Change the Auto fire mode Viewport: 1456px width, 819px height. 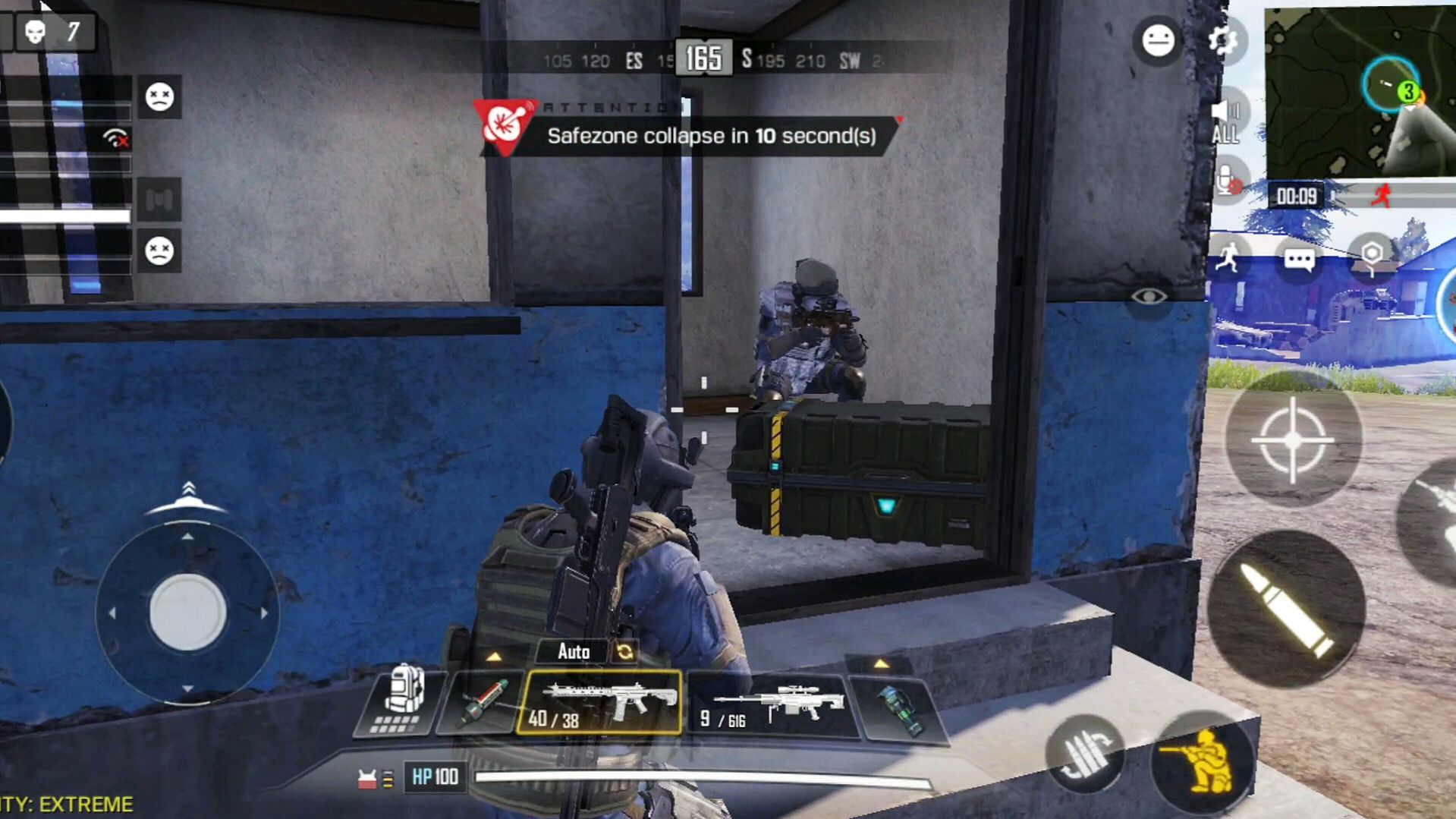pos(586,651)
